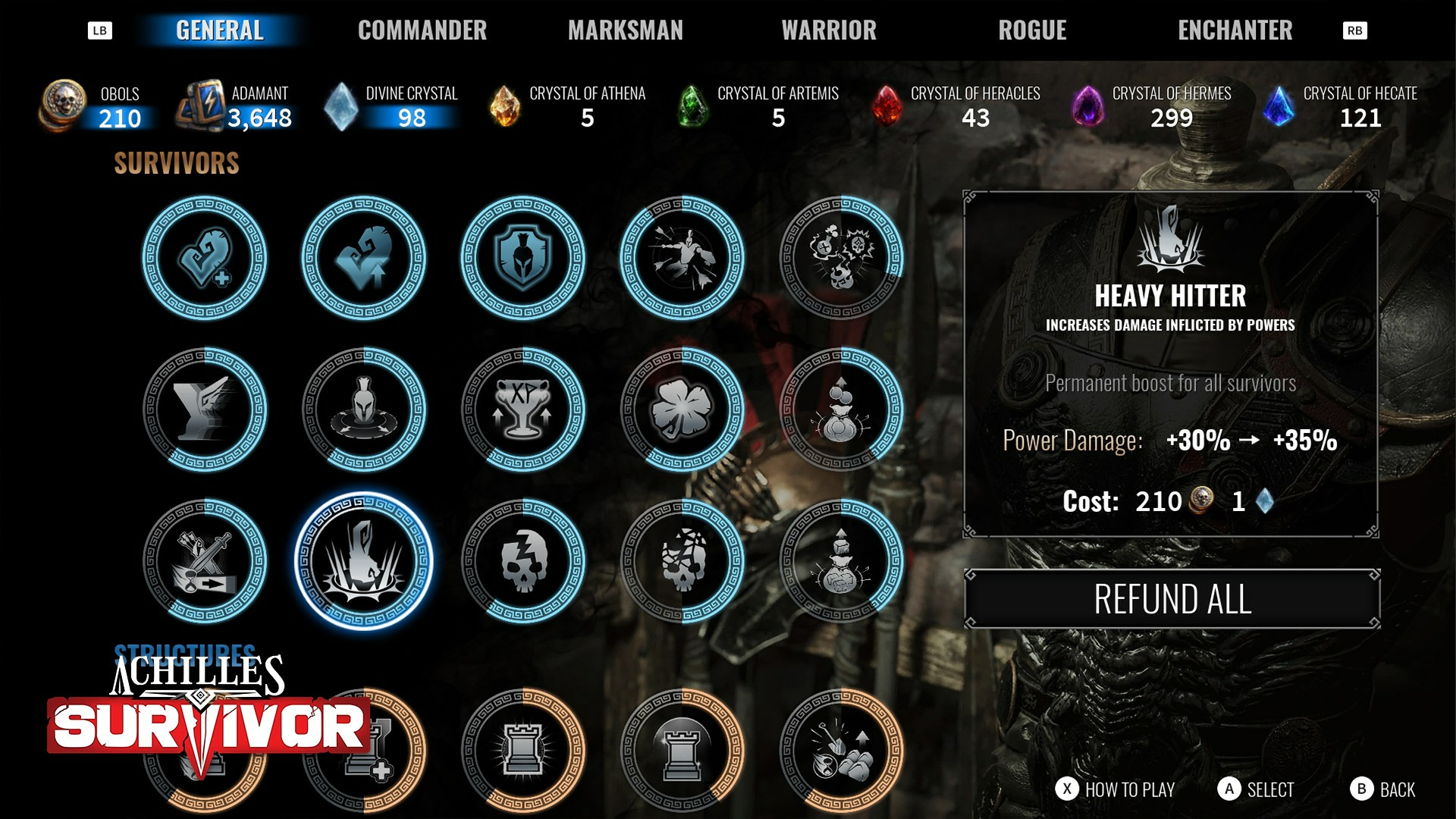Choose the shovel and rocks structure upgrade
Screen dimensions: 1456x819
[842, 751]
